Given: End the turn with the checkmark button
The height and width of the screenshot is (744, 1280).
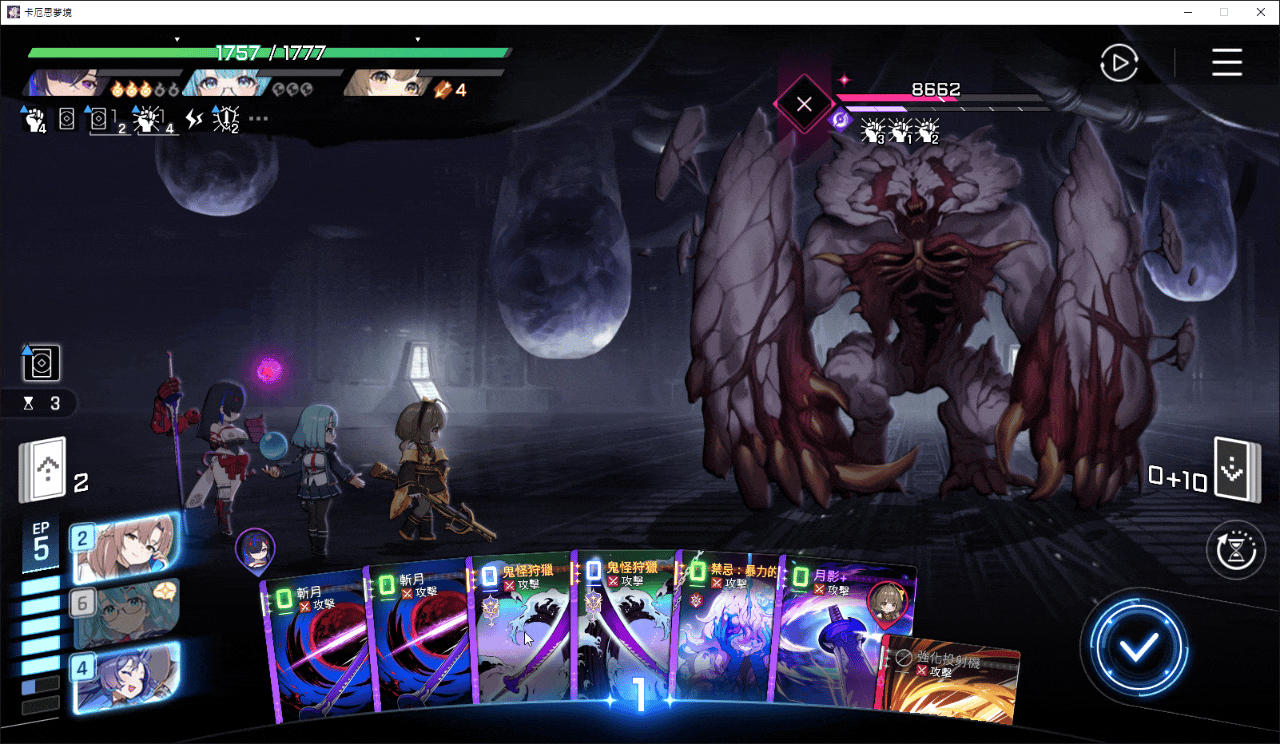Looking at the screenshot, I should click(1138, 647).
